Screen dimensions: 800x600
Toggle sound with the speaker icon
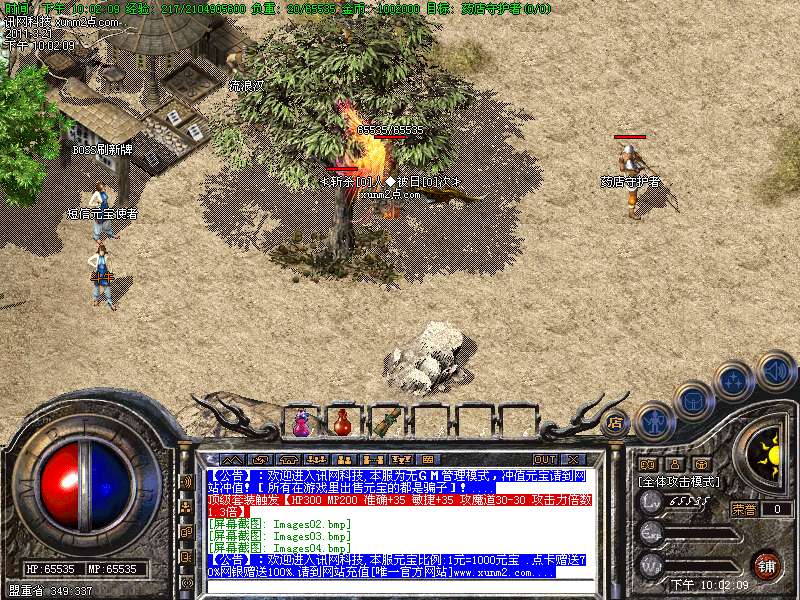click(x=775, y=370)
